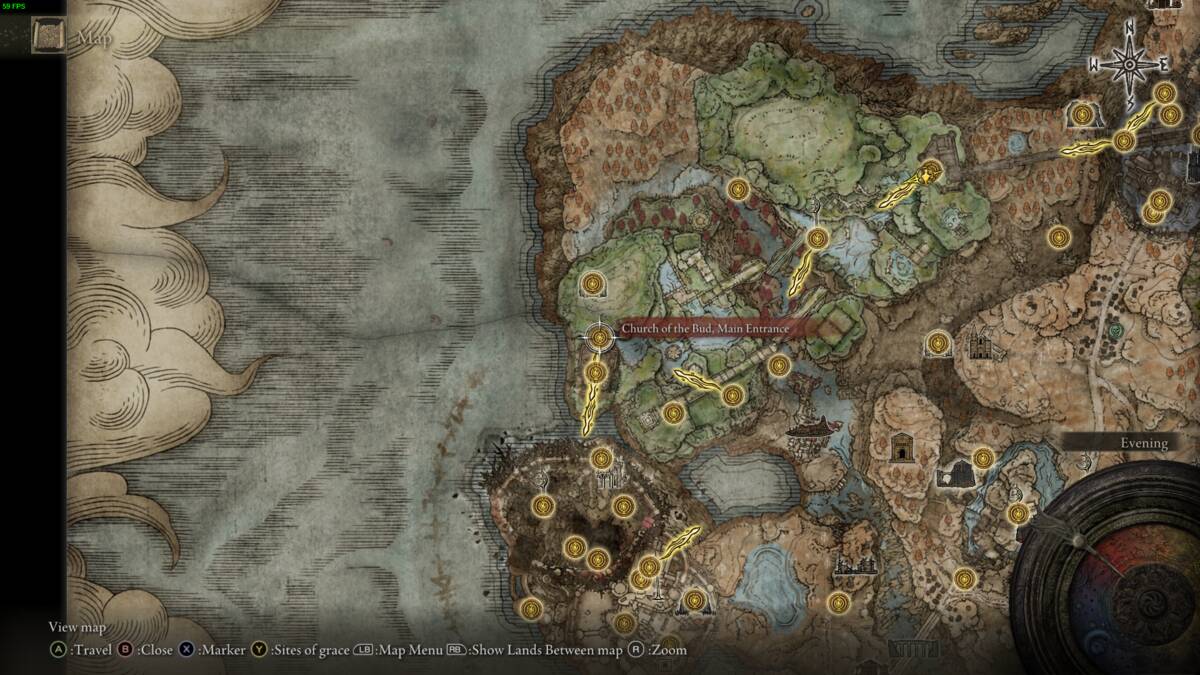The height and width of the screenshot is (675, 1200).
Task: Select the sailing ship landmark icon
Action: pos(812,428)
